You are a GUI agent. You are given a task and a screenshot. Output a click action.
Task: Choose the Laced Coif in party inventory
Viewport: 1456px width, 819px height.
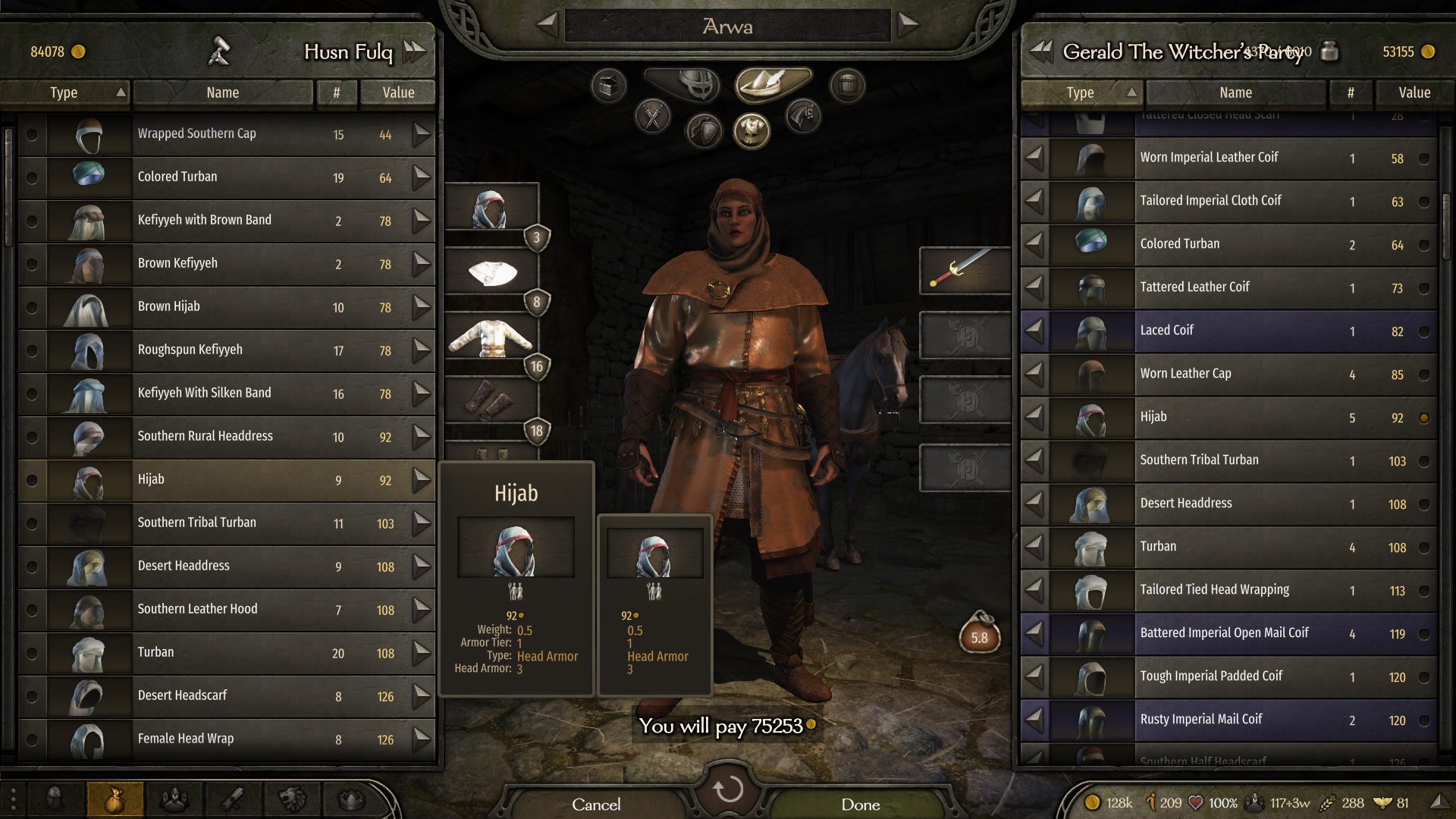[1228, 331]
